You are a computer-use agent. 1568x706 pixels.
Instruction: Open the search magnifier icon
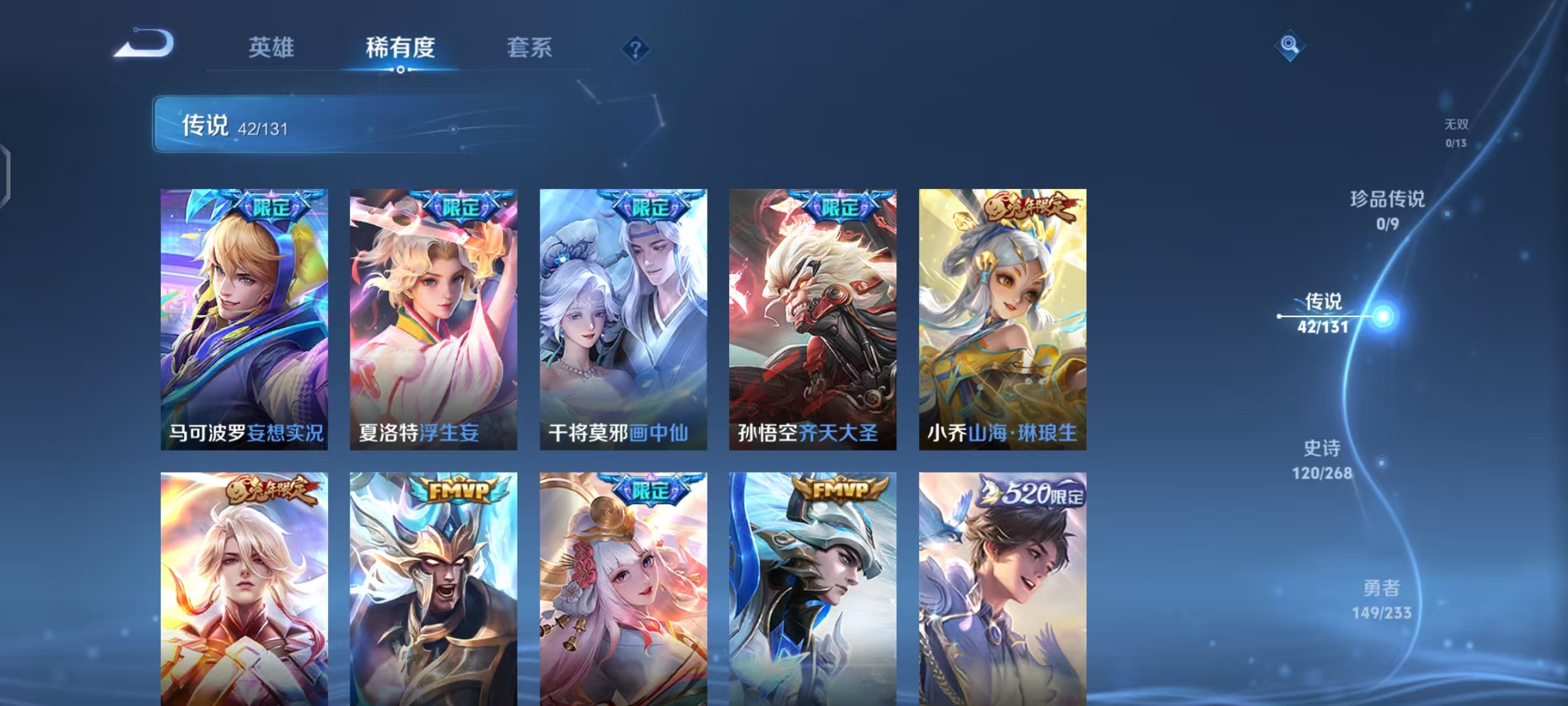(x=1288, y=45)
